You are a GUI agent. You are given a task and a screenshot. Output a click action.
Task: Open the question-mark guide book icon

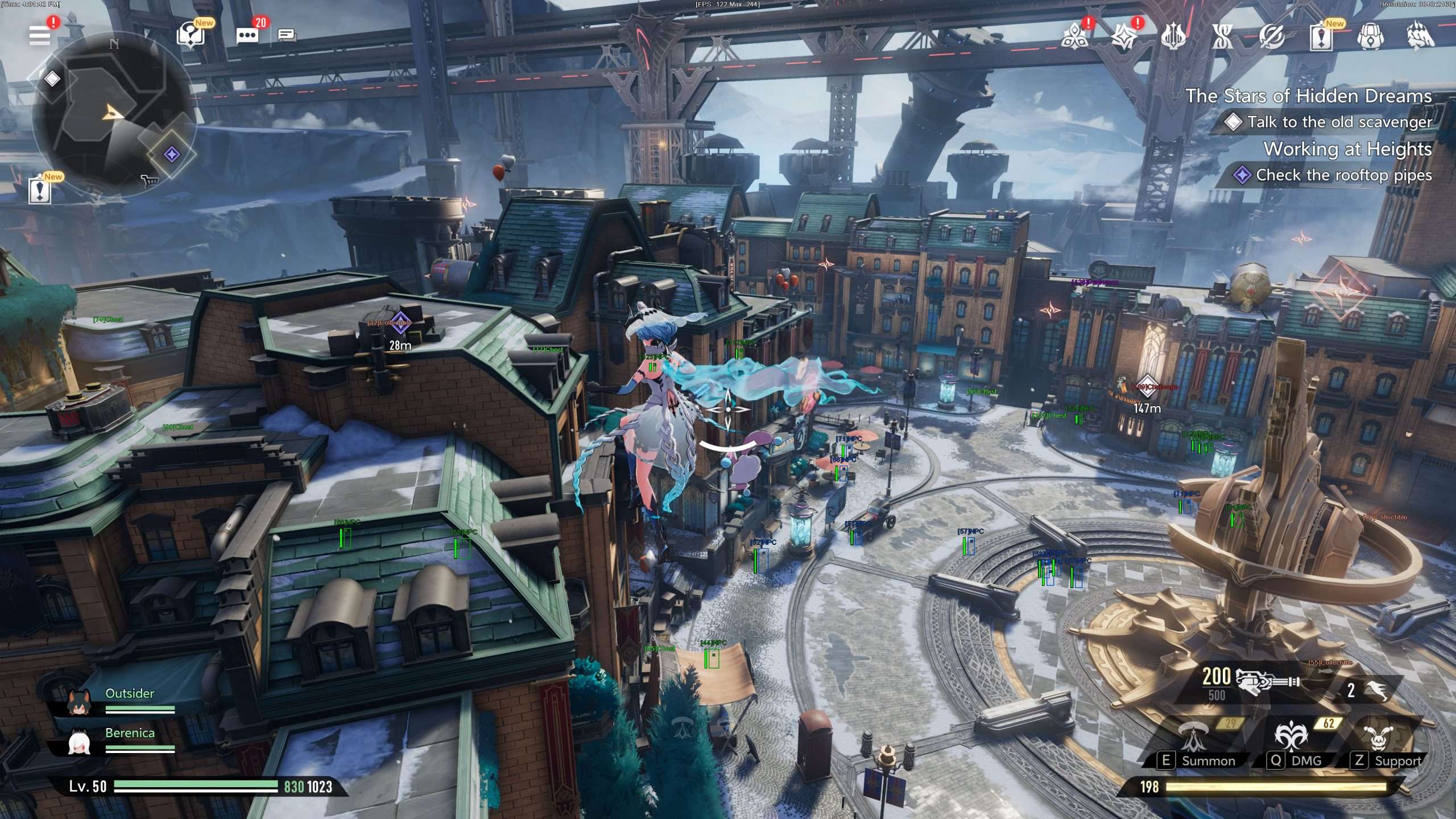(191, 36)
